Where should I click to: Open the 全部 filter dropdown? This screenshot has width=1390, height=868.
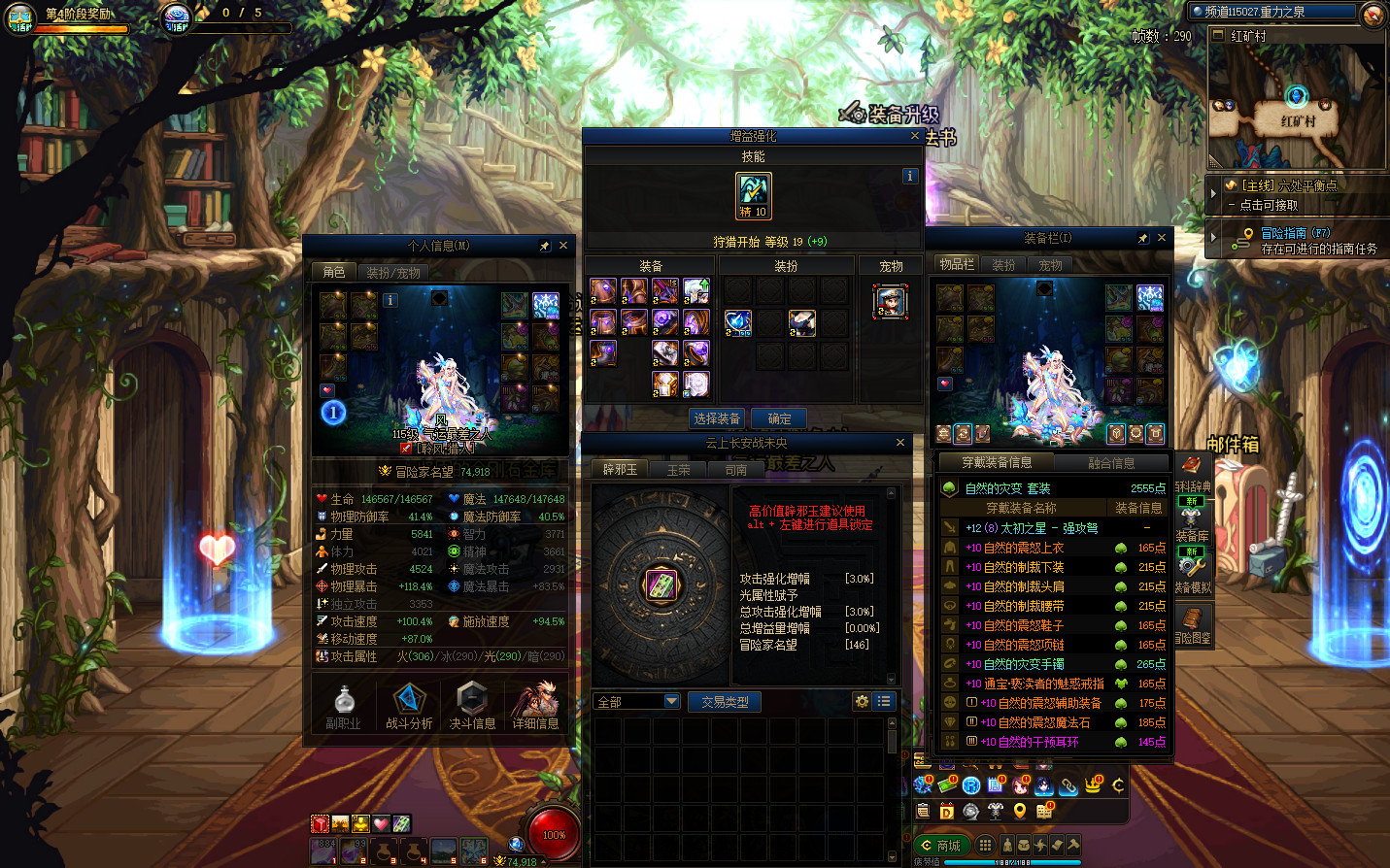tap(636, 701)
